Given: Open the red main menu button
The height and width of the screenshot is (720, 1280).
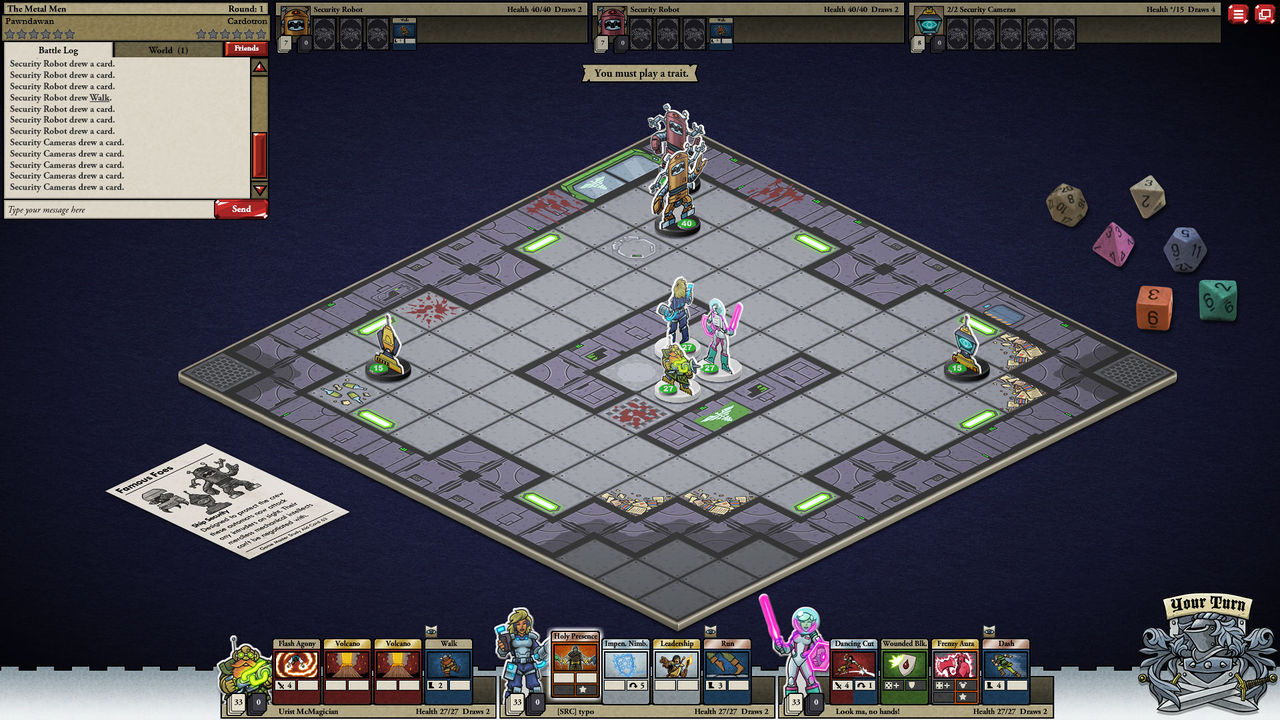Looking at the screenshot, I should tap(1238, 14).
